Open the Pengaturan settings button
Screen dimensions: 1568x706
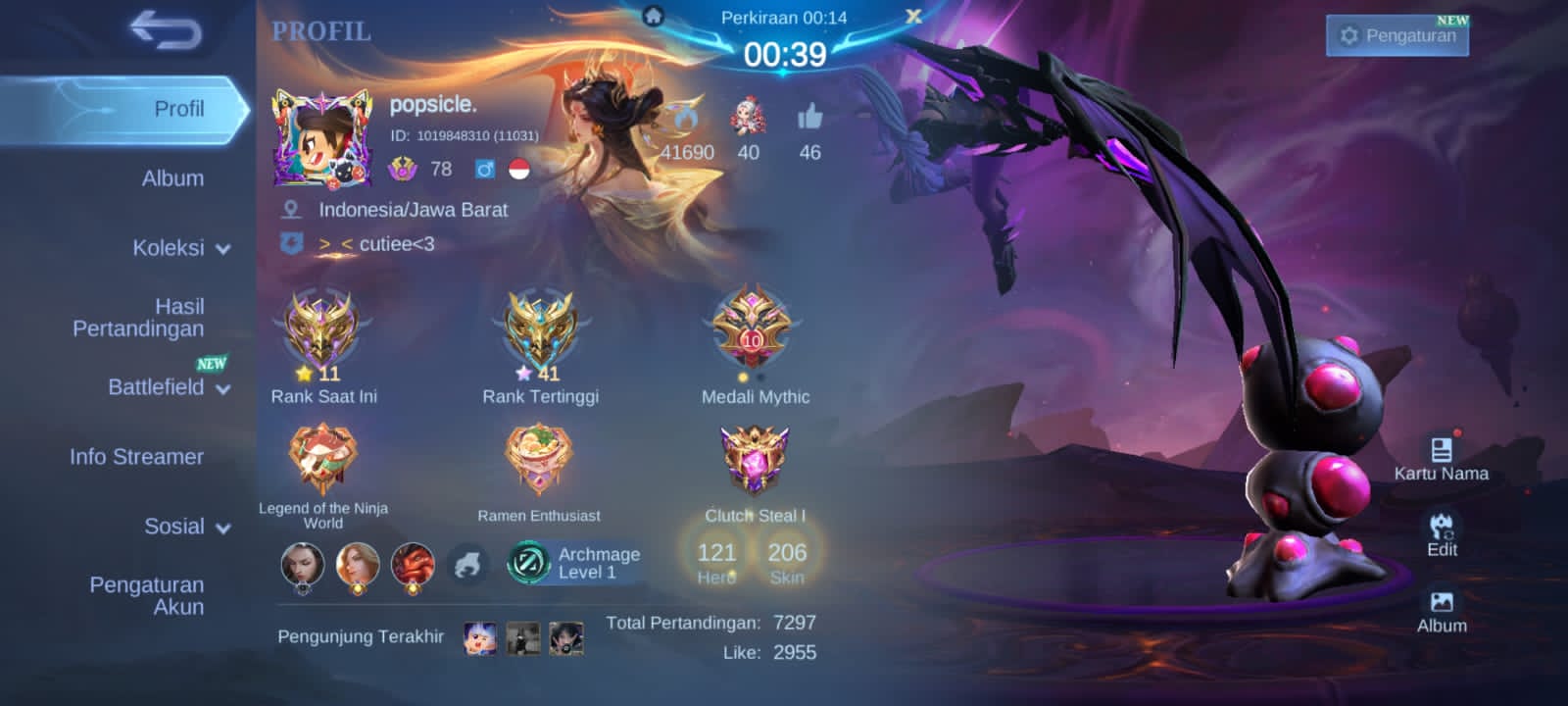[x=1397, y=36]
